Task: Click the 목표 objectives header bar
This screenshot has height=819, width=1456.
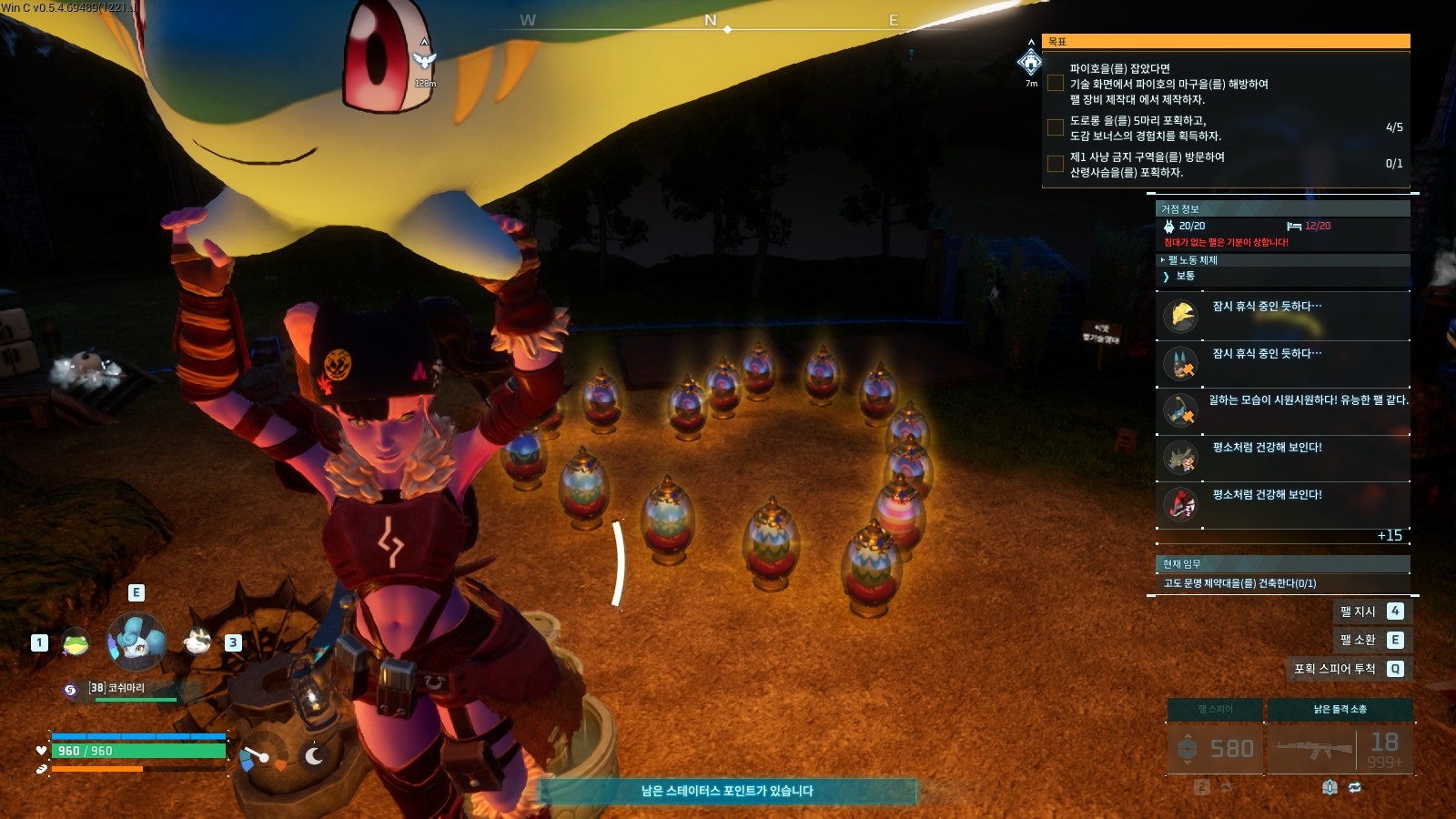Action: [1226, 41]
